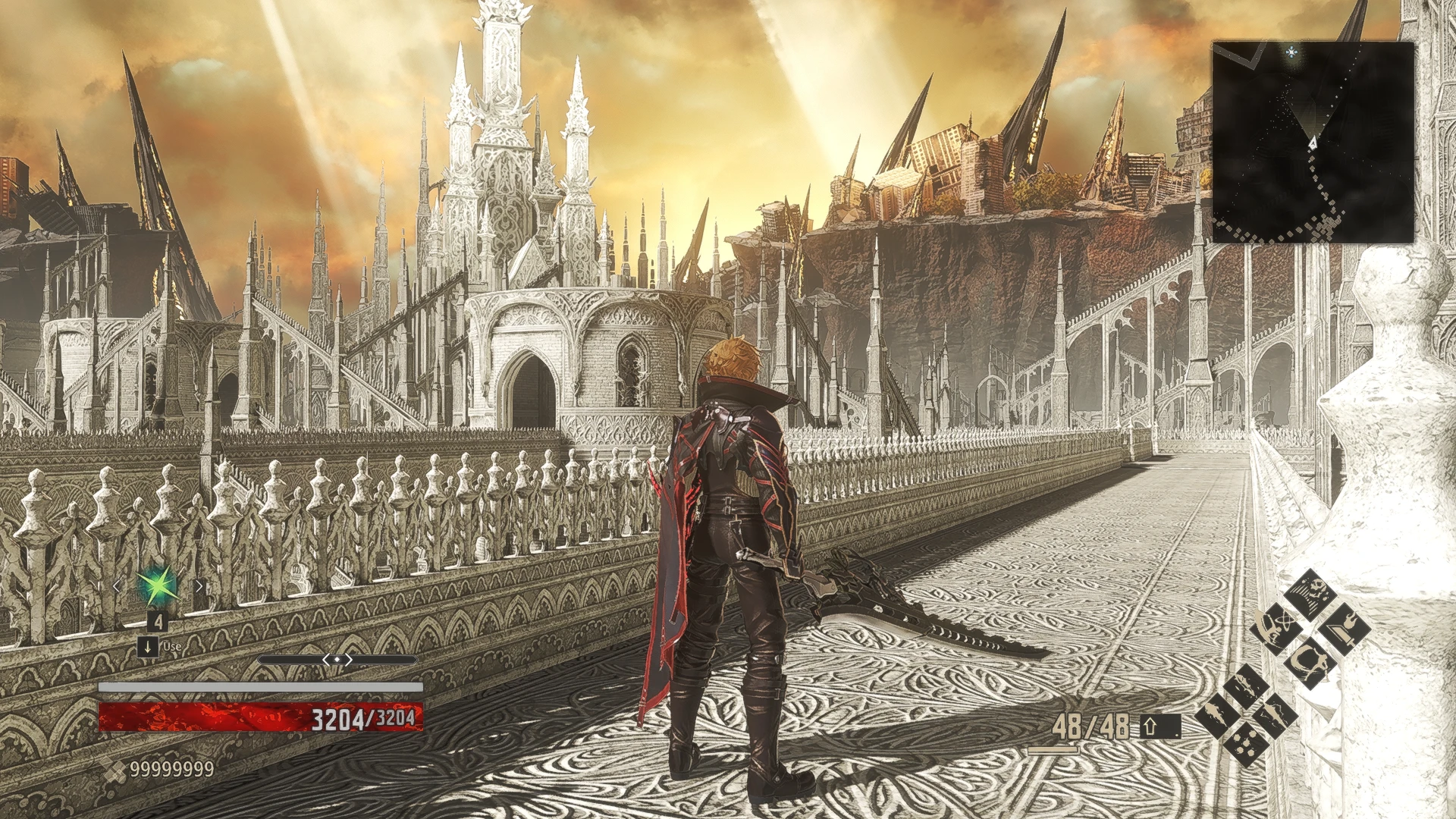Click the minimap in the corner
The image size is (1456, 819).
1313,142
